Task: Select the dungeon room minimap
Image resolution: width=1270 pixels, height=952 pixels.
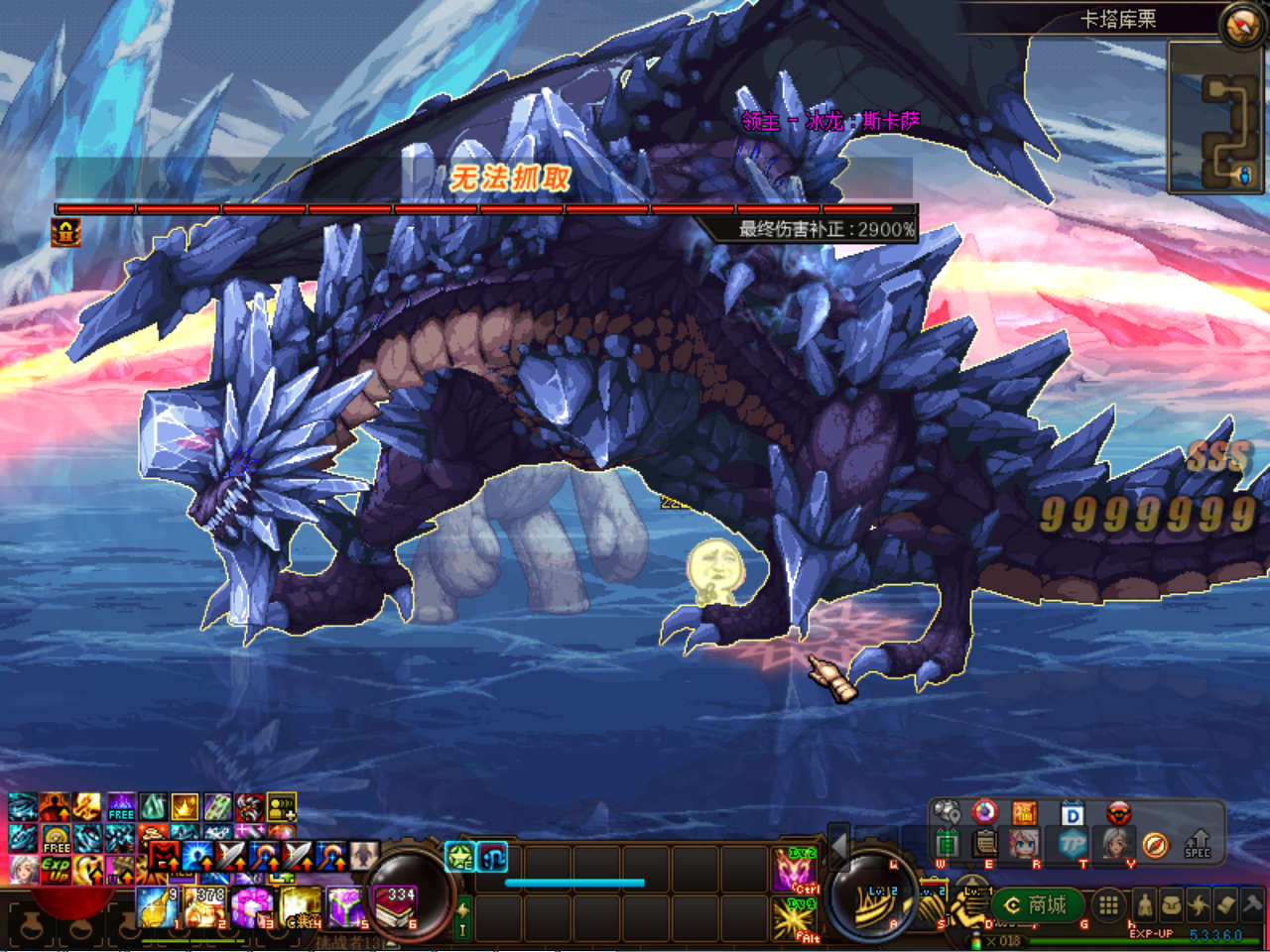Action: click(x=1217, y=118)
